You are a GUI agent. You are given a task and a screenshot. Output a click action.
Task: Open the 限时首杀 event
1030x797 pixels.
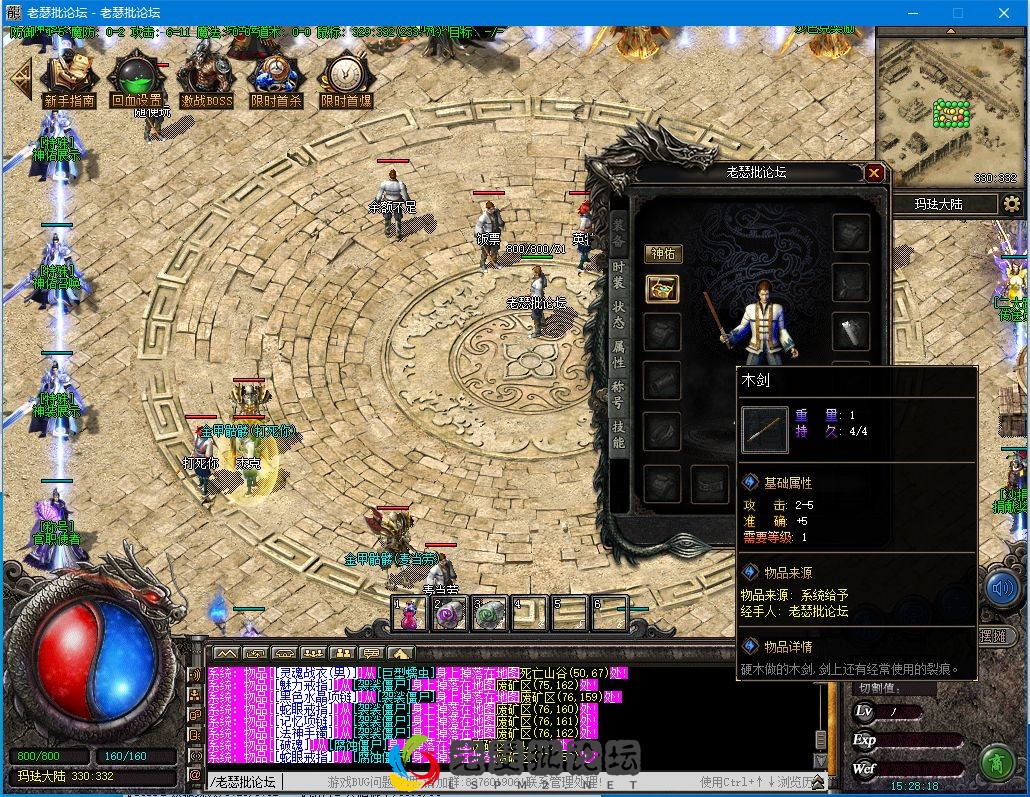pyautogui.click(x=275, y=78)
